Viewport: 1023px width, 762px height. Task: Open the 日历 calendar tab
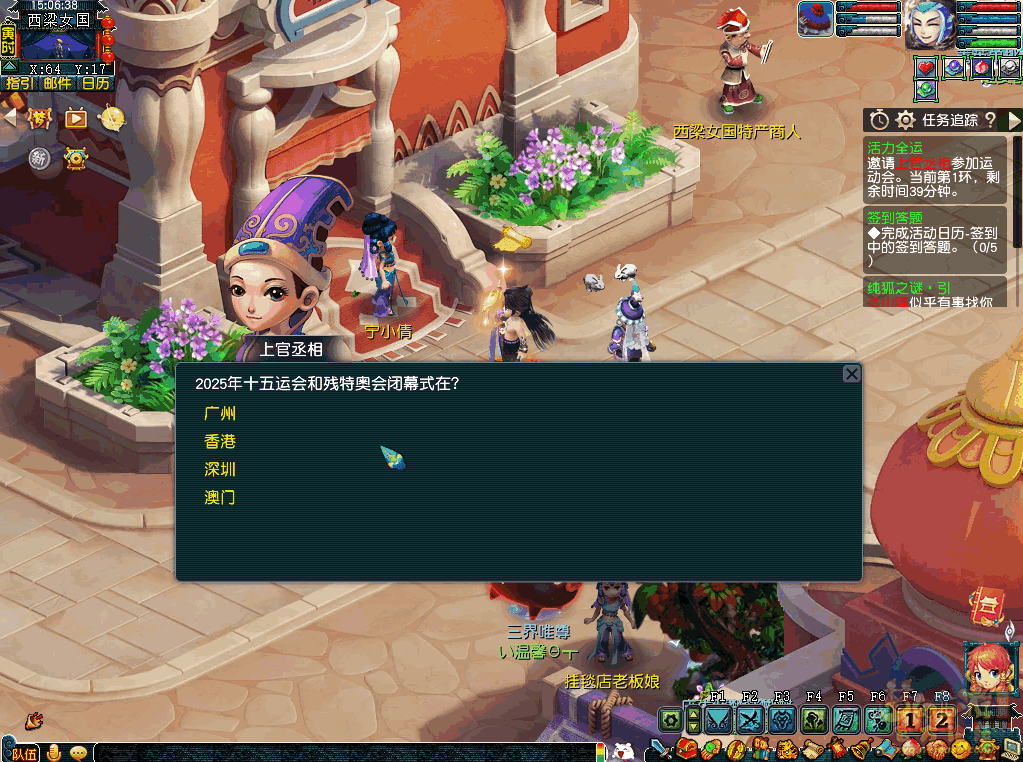point(95,83)
